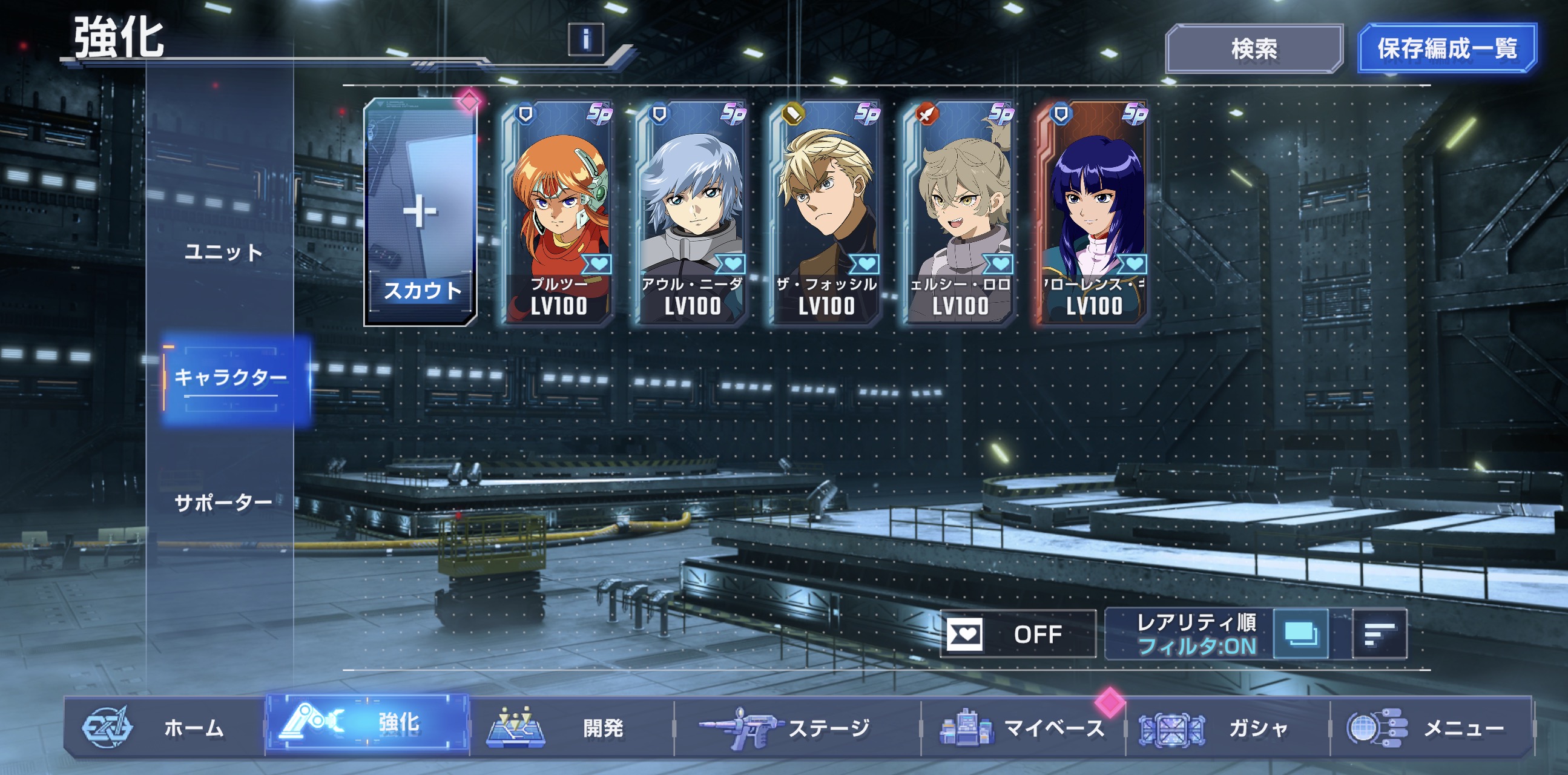Image resolution: width=1568 pixels, height=775 pixels.
Task: Toggle the sort order bars icon
Action: click(1379, 635)
